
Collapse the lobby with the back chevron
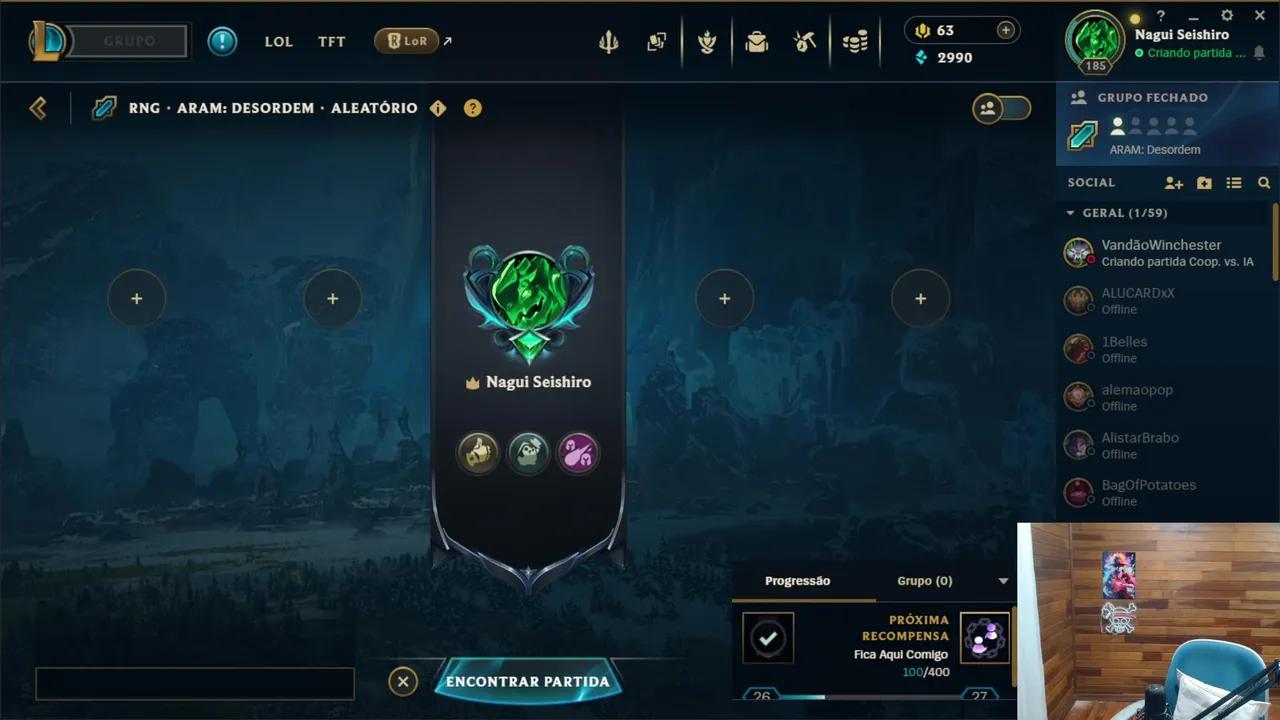point(38,107)
